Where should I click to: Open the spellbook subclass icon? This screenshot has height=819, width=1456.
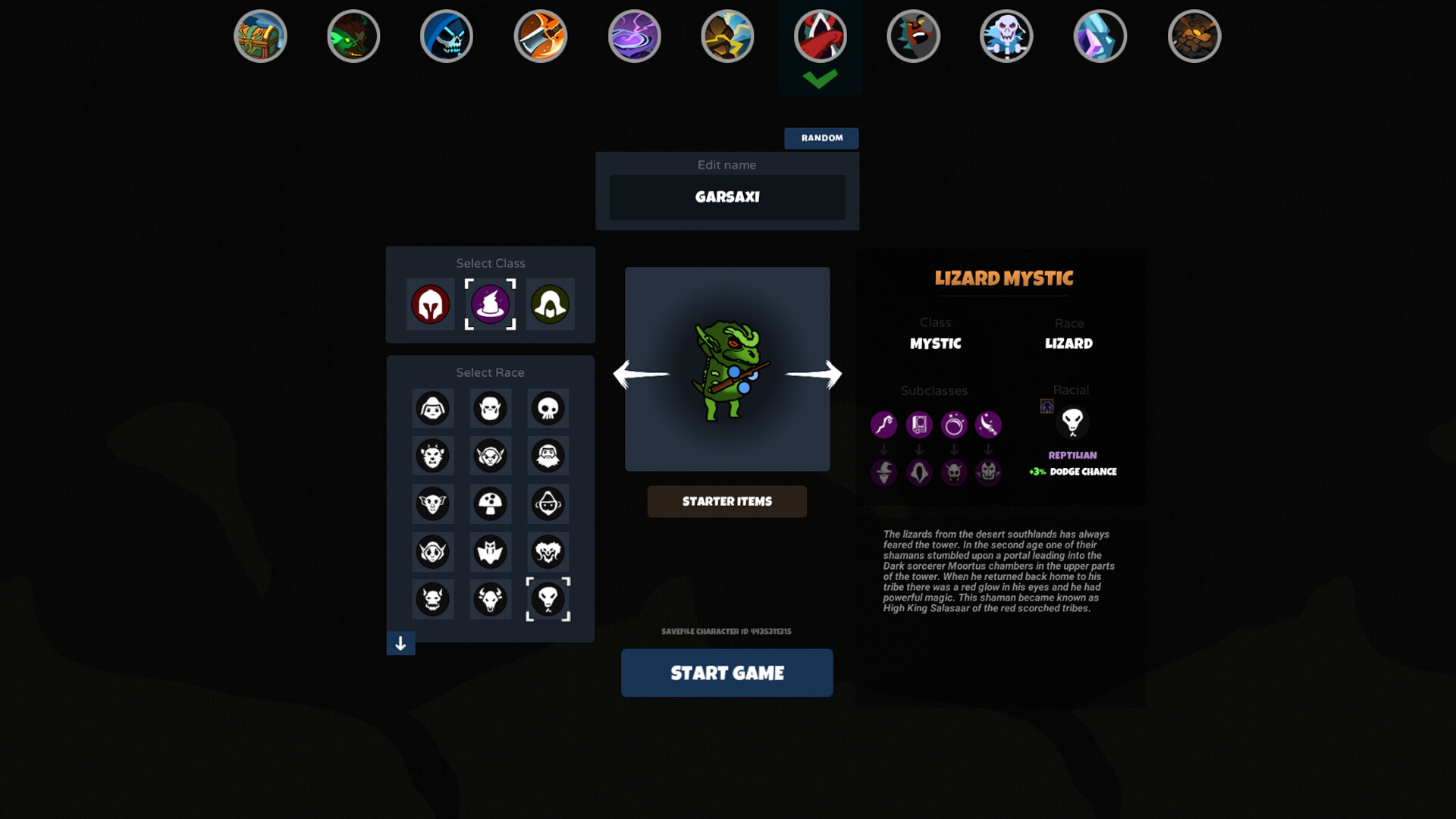pyautogui.click(x=919, y=425)
